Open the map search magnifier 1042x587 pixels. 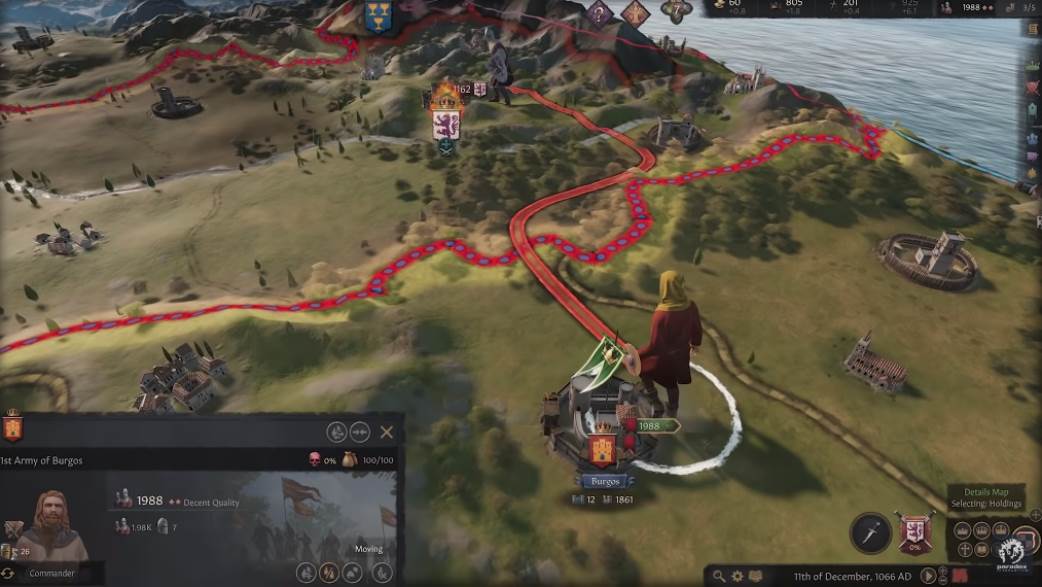click(719, 577)
